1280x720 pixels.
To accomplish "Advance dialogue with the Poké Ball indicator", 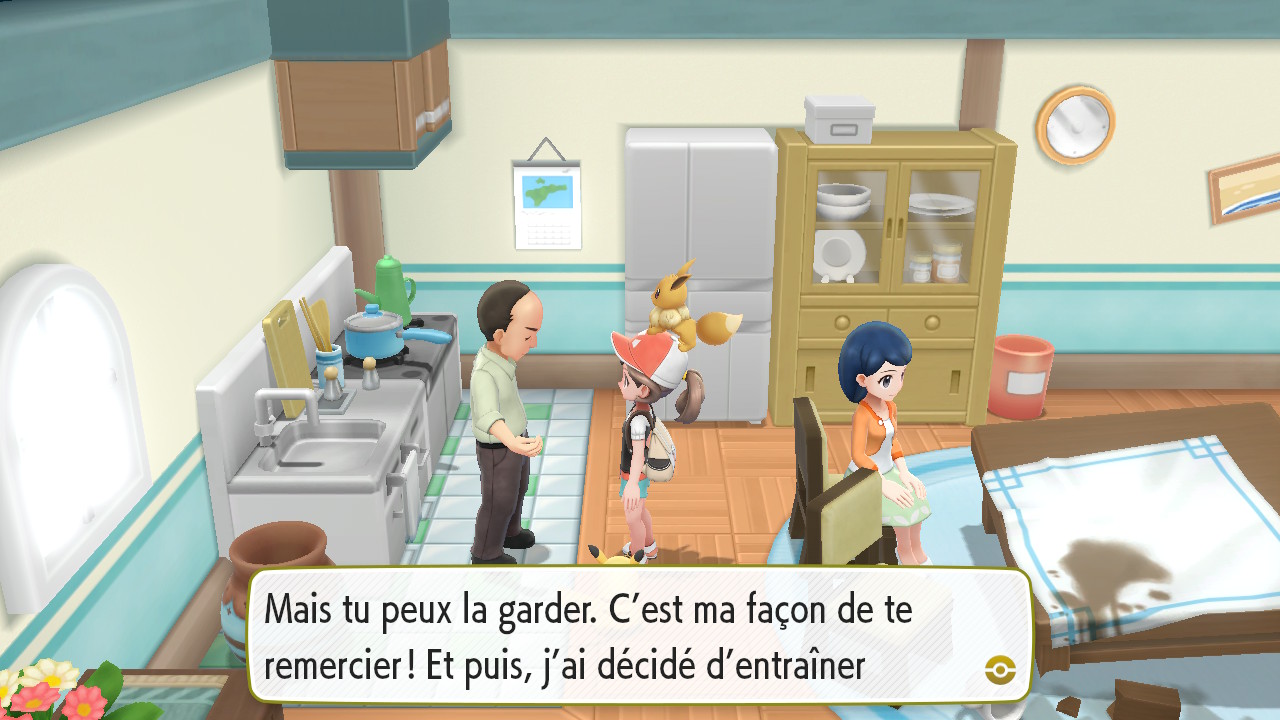I will (999, 669).
